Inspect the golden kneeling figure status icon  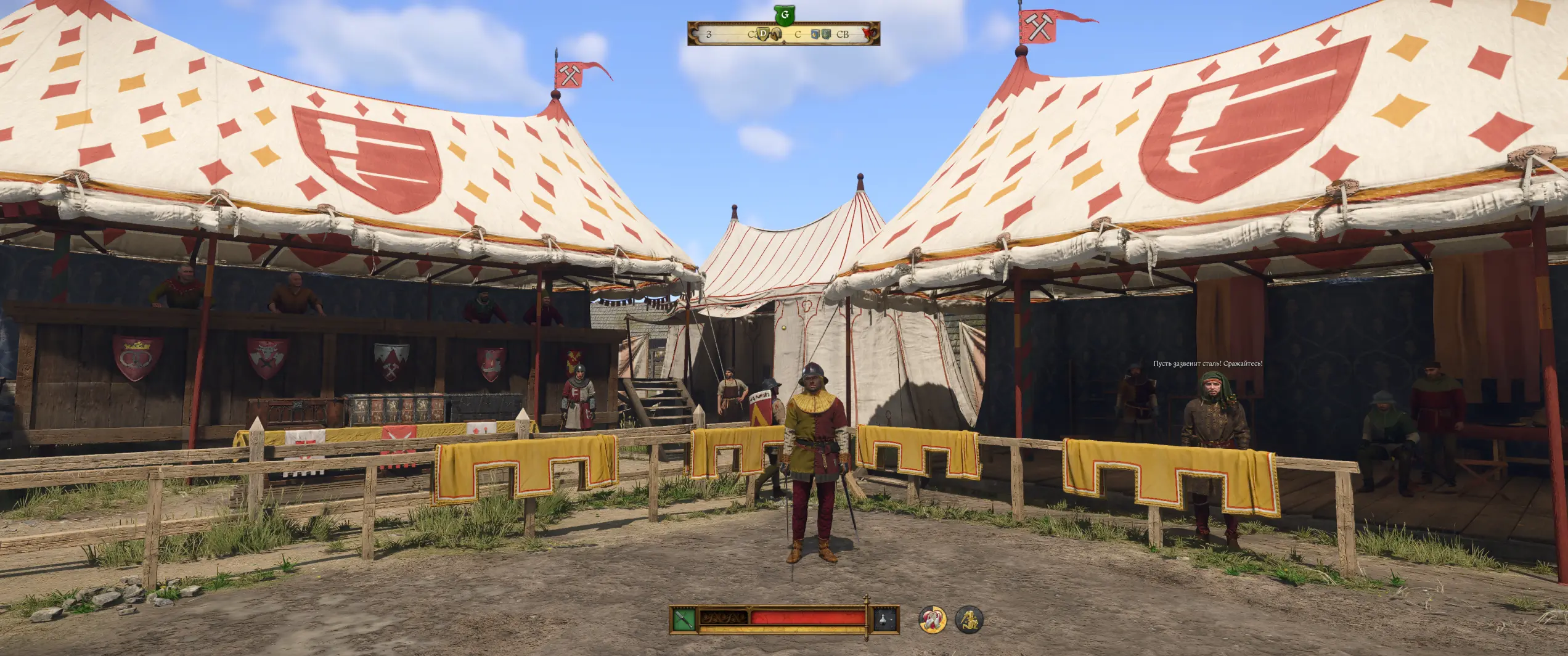tap(969, 620)
